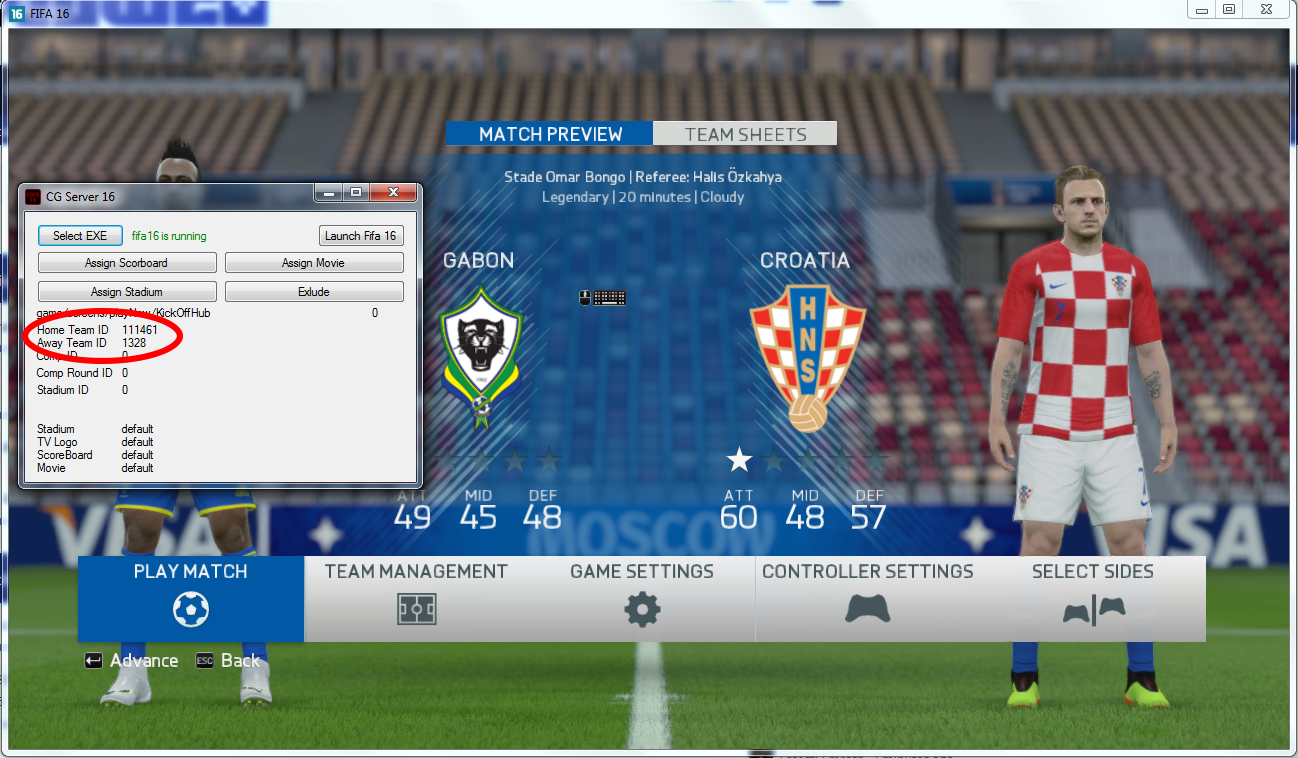This screenshot has height=758, width=1298.
Task: Maximize the FIFA 16 game window
Action: [x=1229, y=9]
